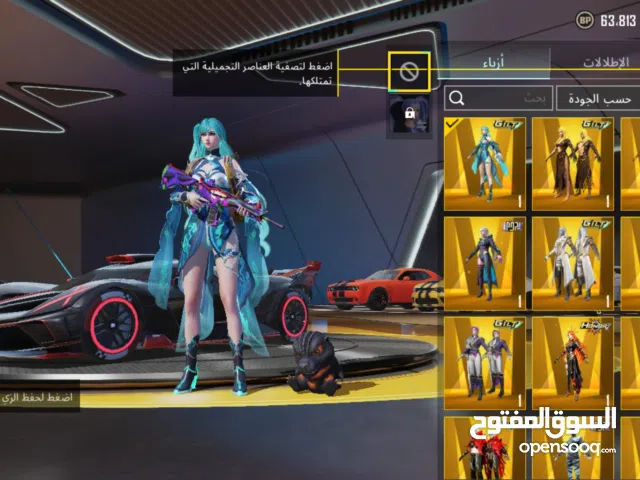
Task: Switch to the أزياء outfits tab
Action: point(493,63)
